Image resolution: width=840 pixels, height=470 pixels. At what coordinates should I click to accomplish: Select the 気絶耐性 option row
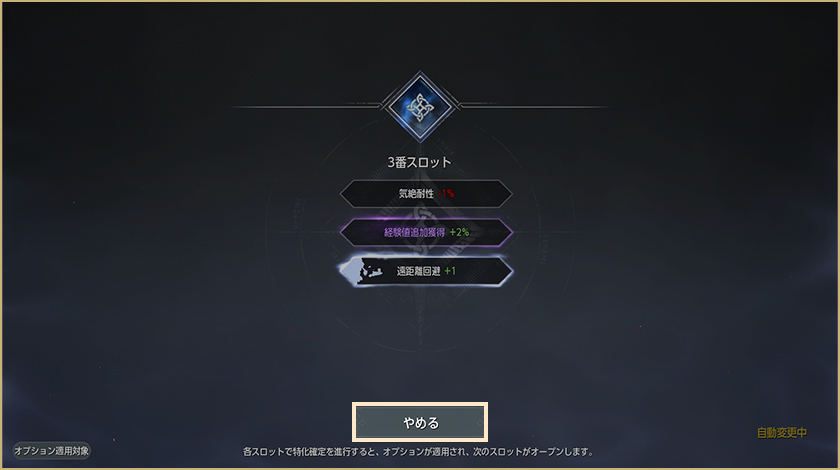[x=426, y=193]
